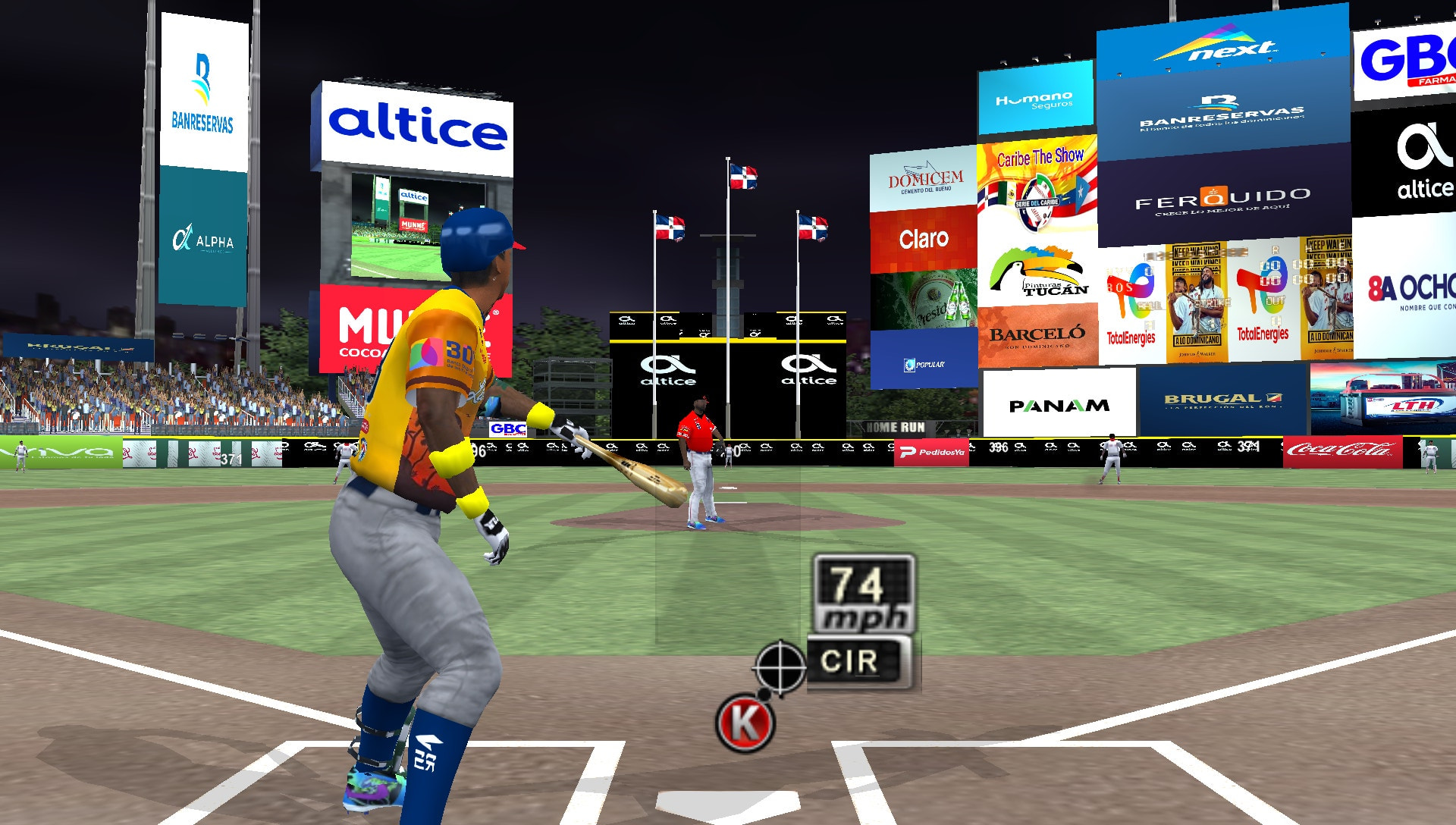The height and width of the screenshot is (825, 1456).
Task: Click the OUT counter on the scoreboard
Action: click(1274, 302)
